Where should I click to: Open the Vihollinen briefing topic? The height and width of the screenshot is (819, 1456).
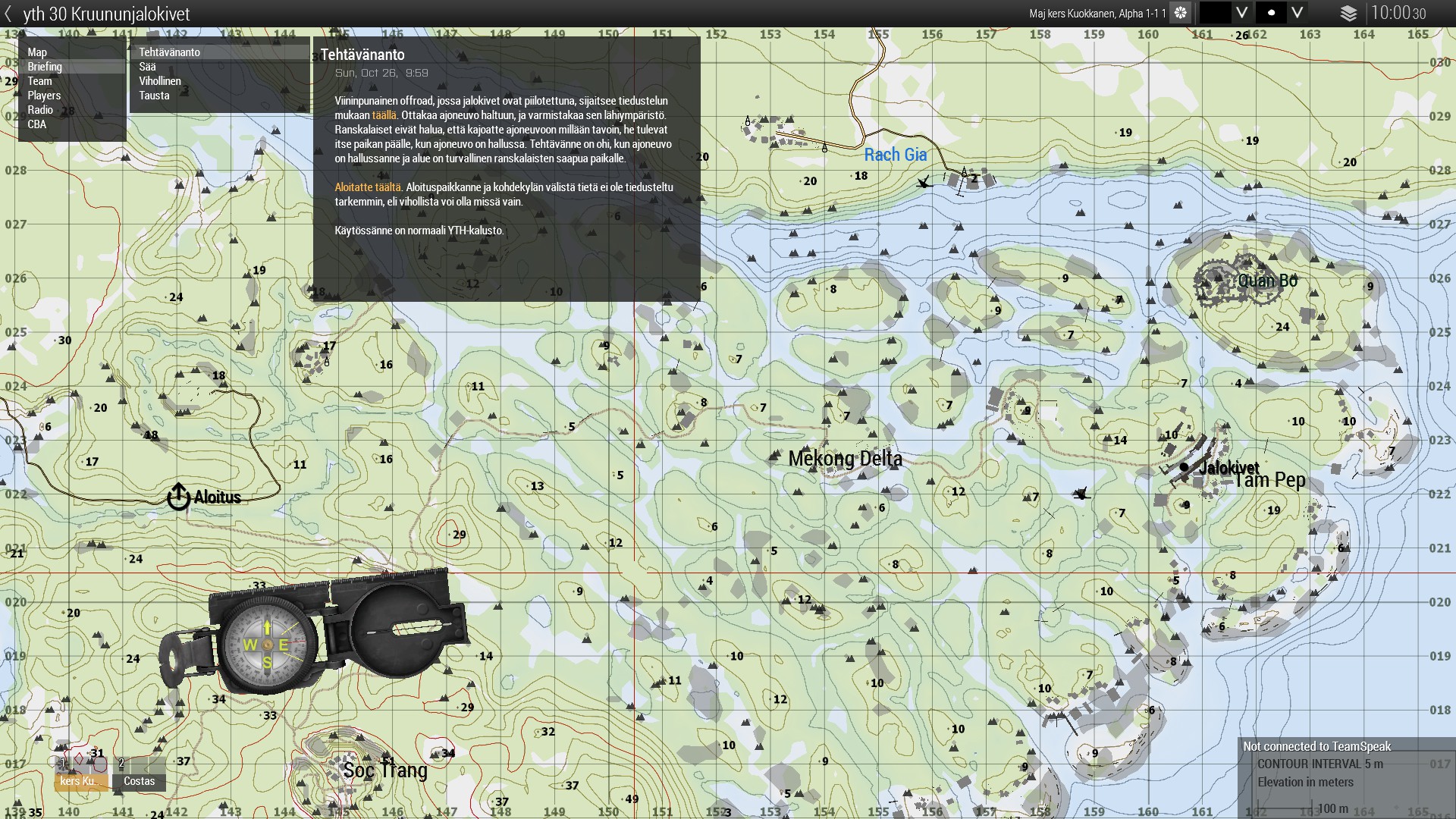(x=160, y=81)
